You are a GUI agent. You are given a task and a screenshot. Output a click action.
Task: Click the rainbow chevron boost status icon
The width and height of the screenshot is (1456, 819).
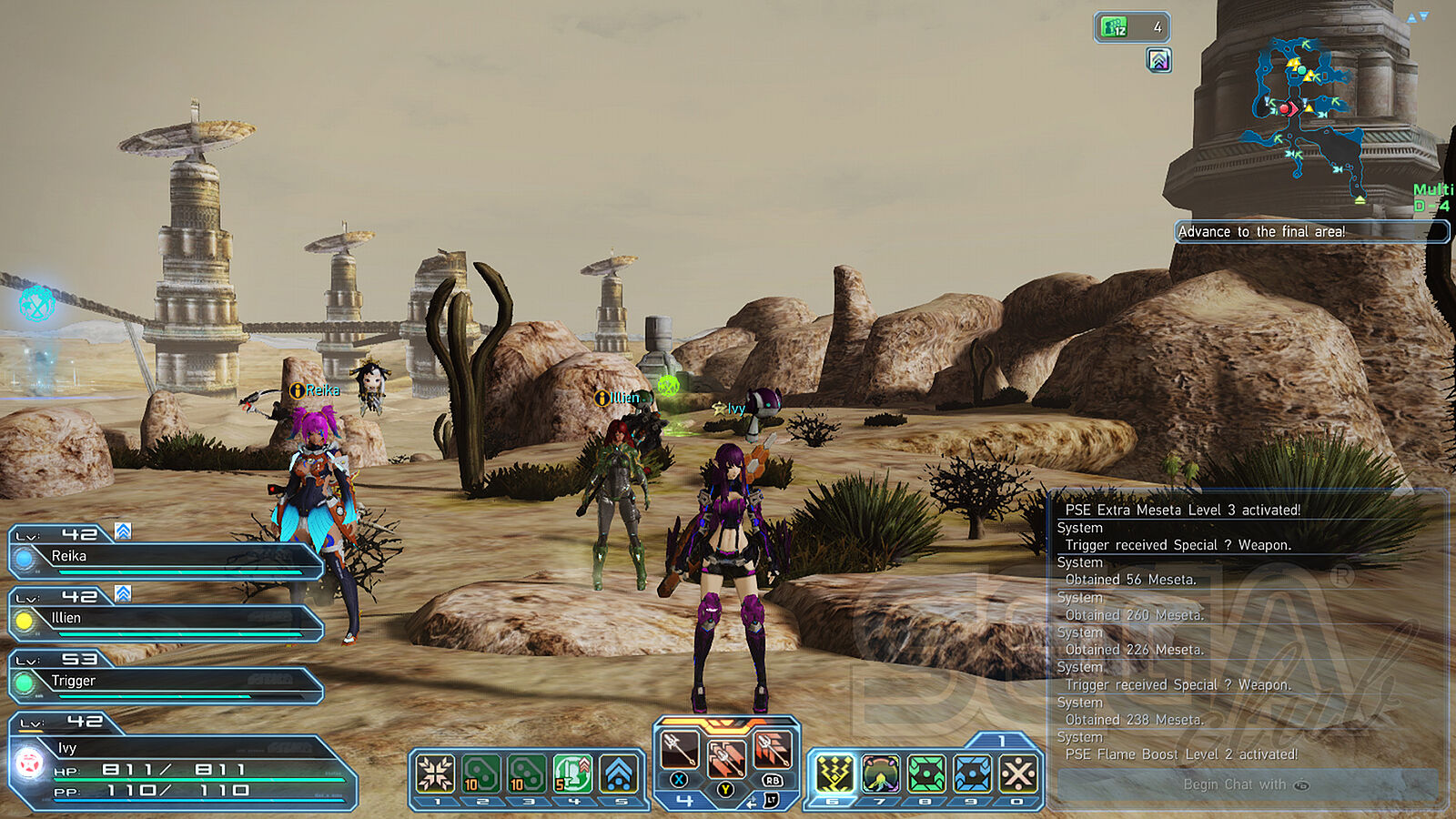tap(1158, 61)
